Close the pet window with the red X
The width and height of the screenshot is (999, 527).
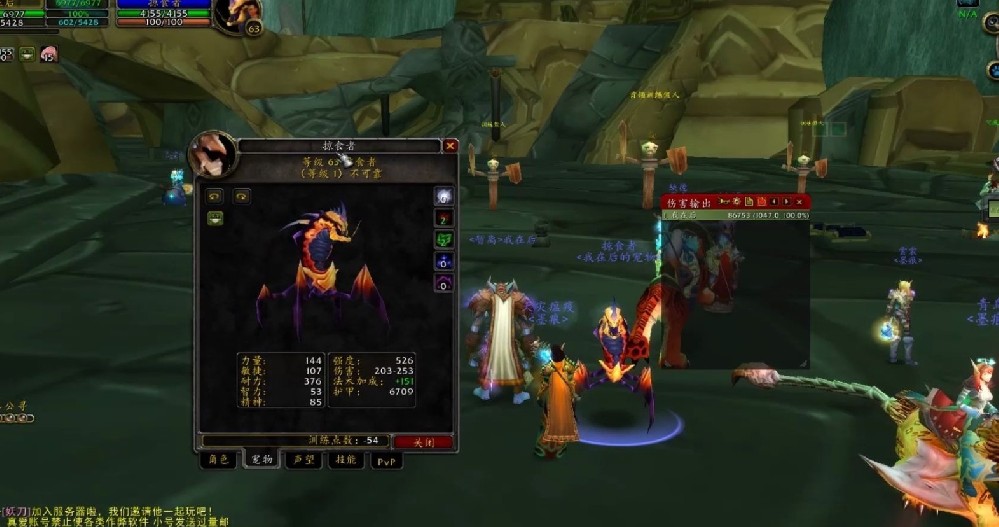tap(450, 145)
